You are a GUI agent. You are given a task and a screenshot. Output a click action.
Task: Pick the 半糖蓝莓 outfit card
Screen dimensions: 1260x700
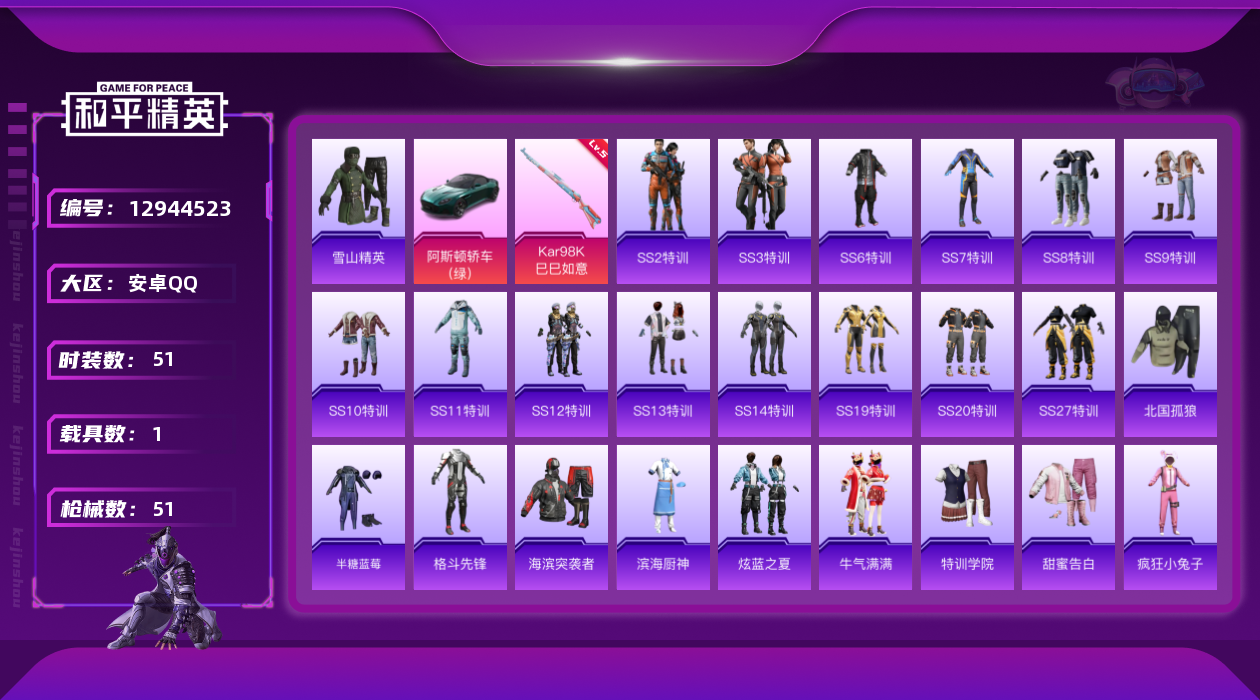pyautogui.click(x=358, y=517)
